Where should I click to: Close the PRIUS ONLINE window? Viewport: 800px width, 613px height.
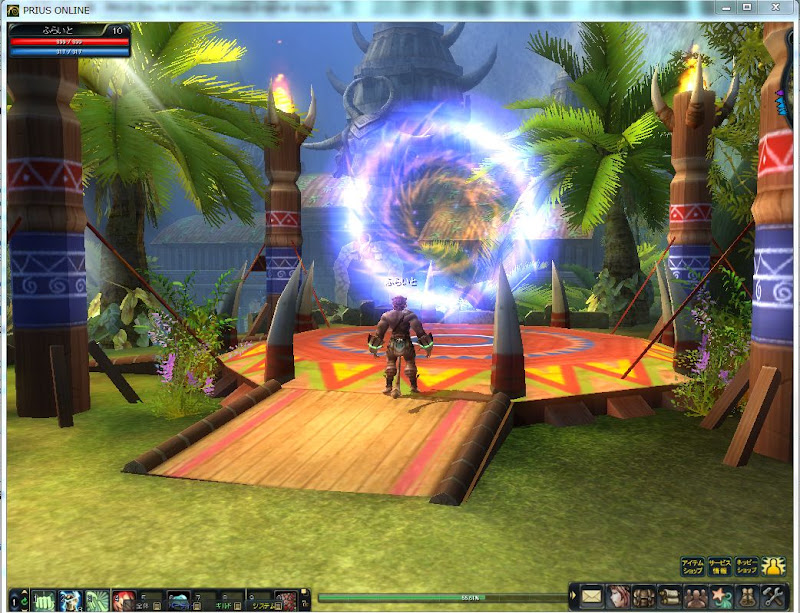777,8
